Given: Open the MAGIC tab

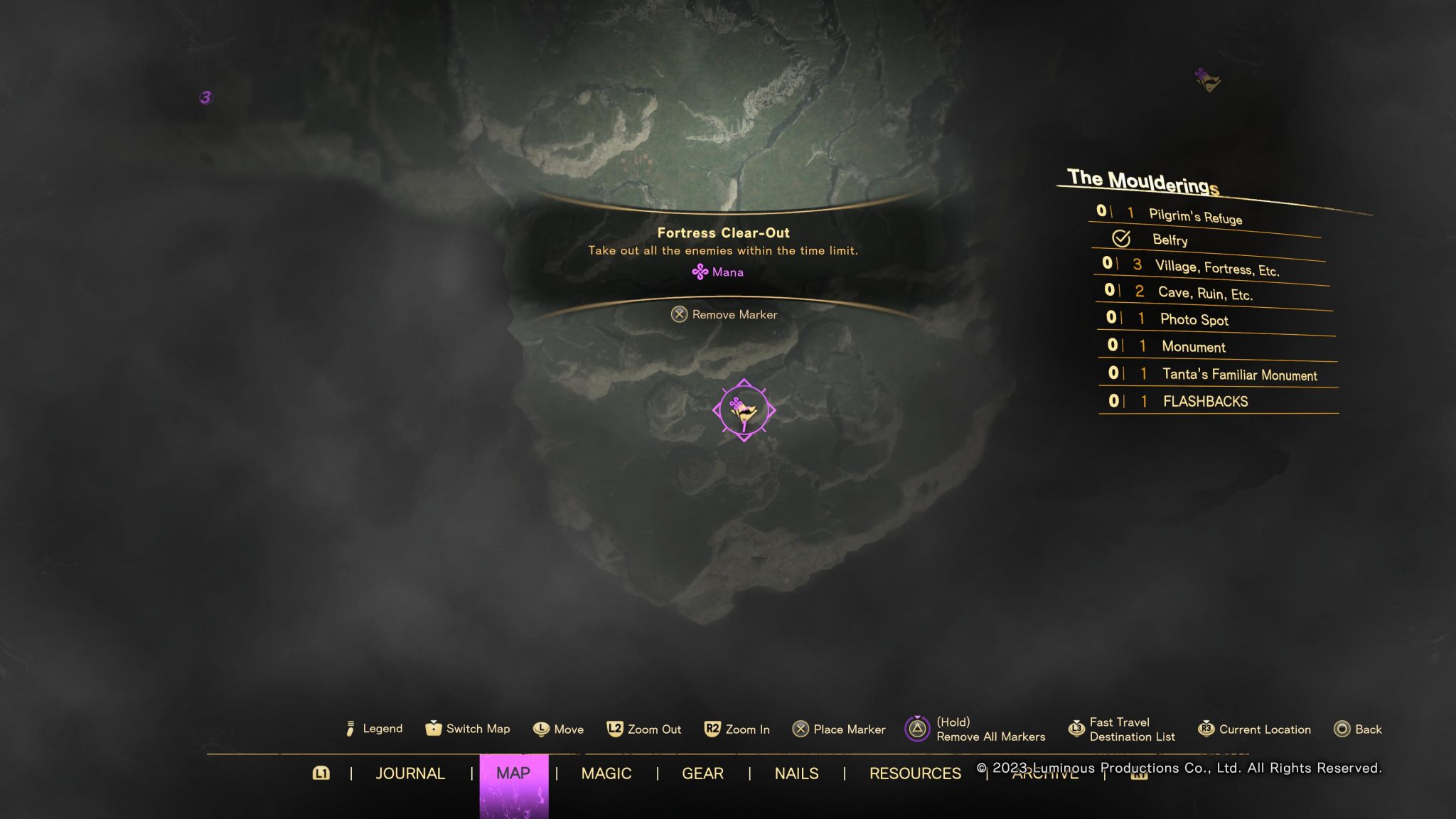Looking at the screenshot, I should pos(606,773).
